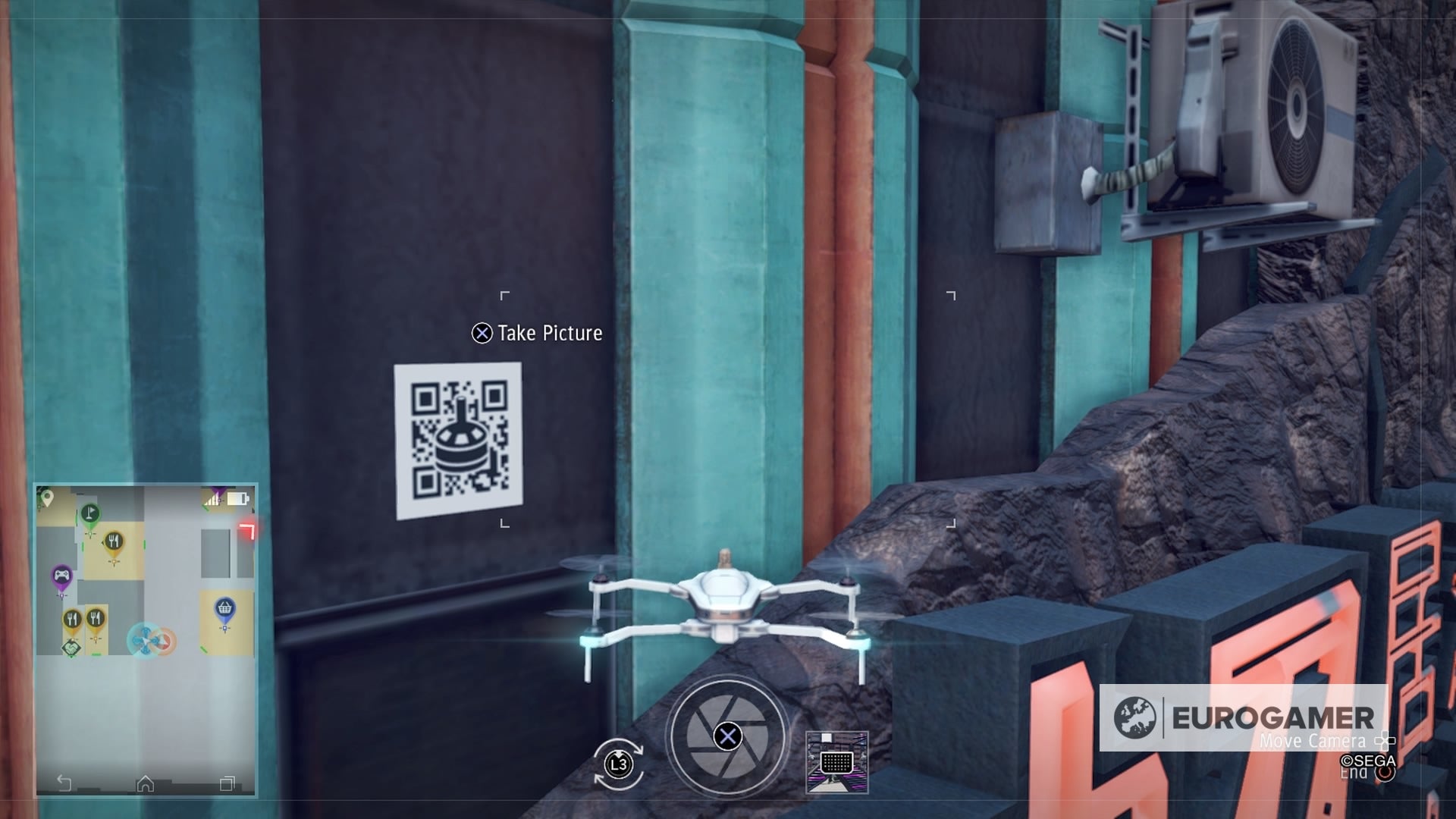Select the QR code on the wall
This screenshot has height=819, width=1456.
[457, 443]
